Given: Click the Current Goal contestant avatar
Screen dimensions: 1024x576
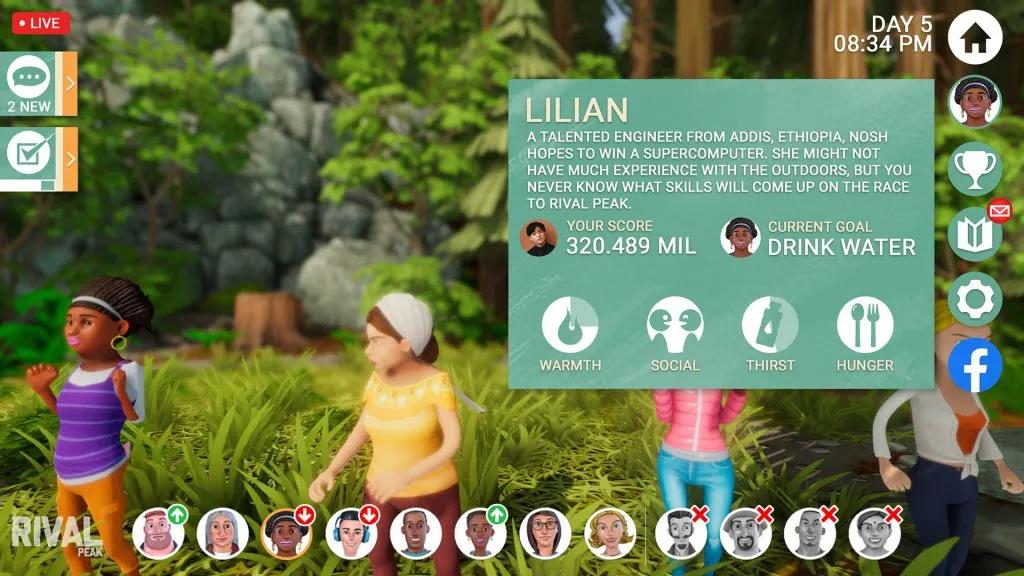Looking at the screenshot, I should (740, 238).
